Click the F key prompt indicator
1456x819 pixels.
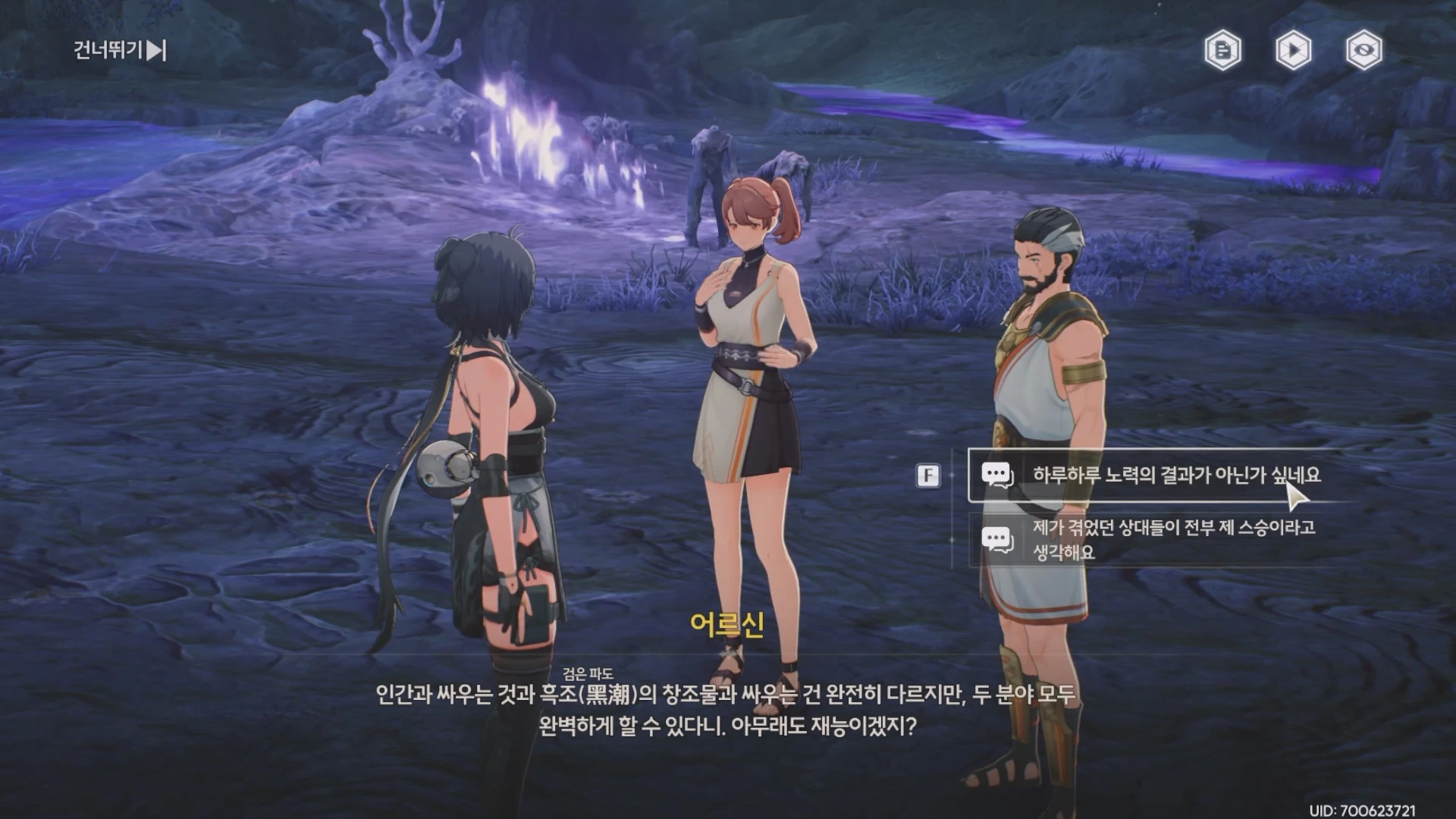tap(927, 475)
